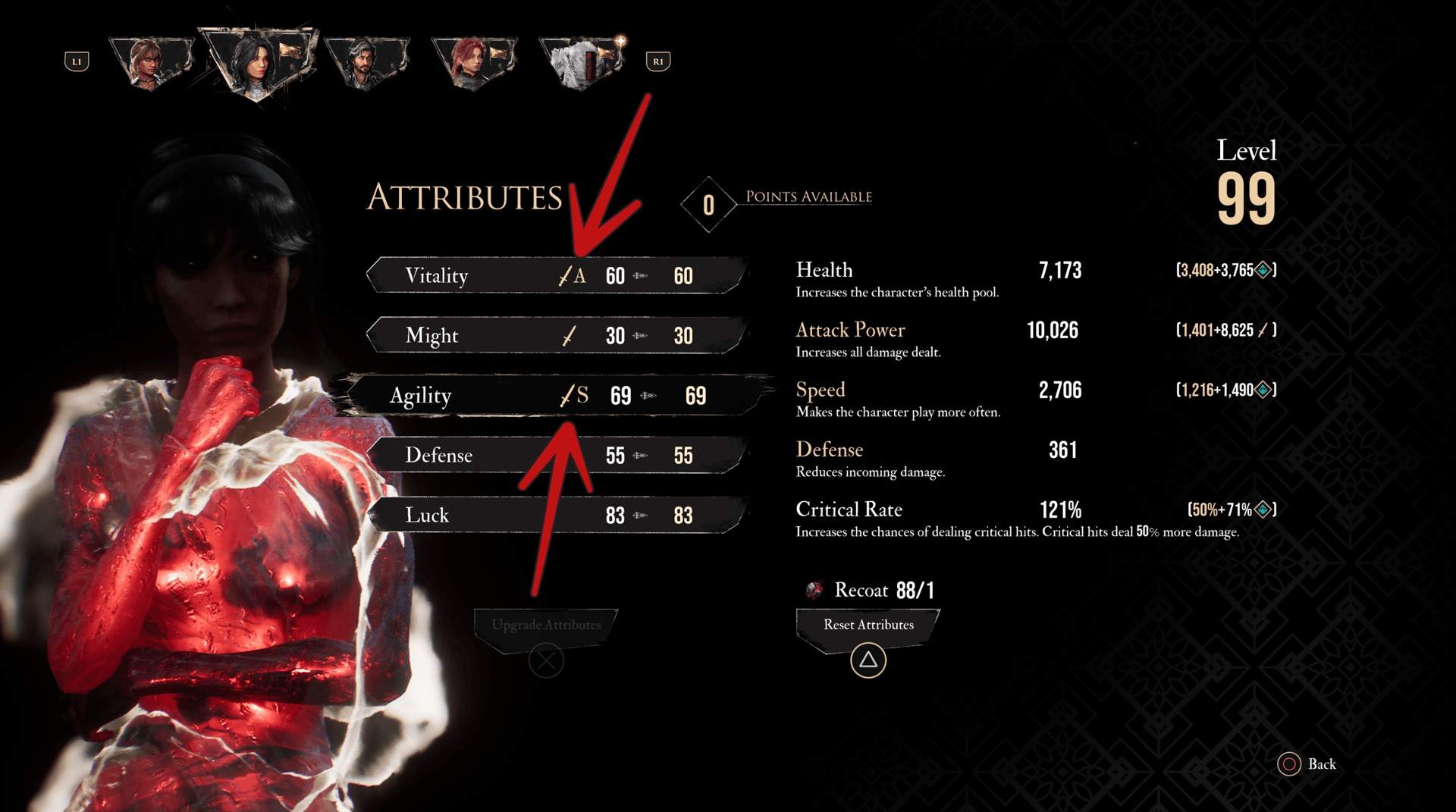This screenshot has width=1456, height=812.
Task: Select the Might attribute row
Action: [x=556, y=335]
